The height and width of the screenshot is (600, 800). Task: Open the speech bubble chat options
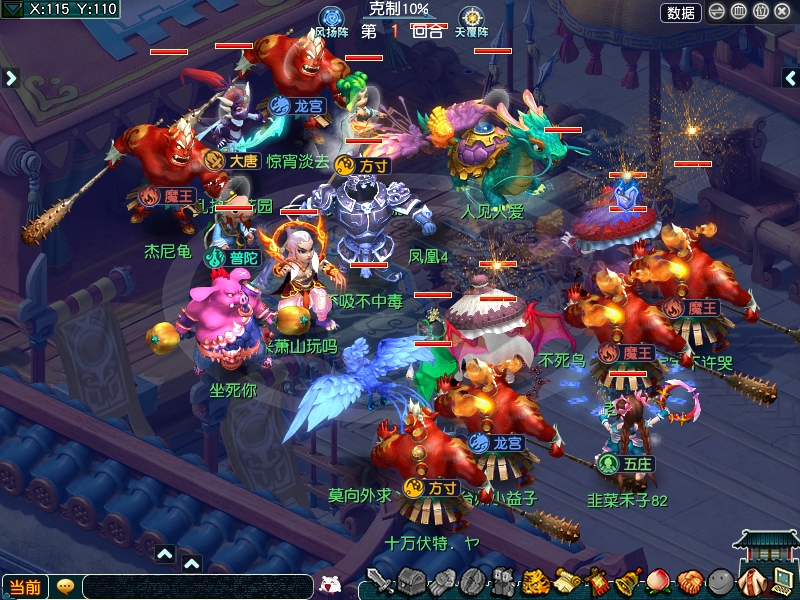[65, 587]
